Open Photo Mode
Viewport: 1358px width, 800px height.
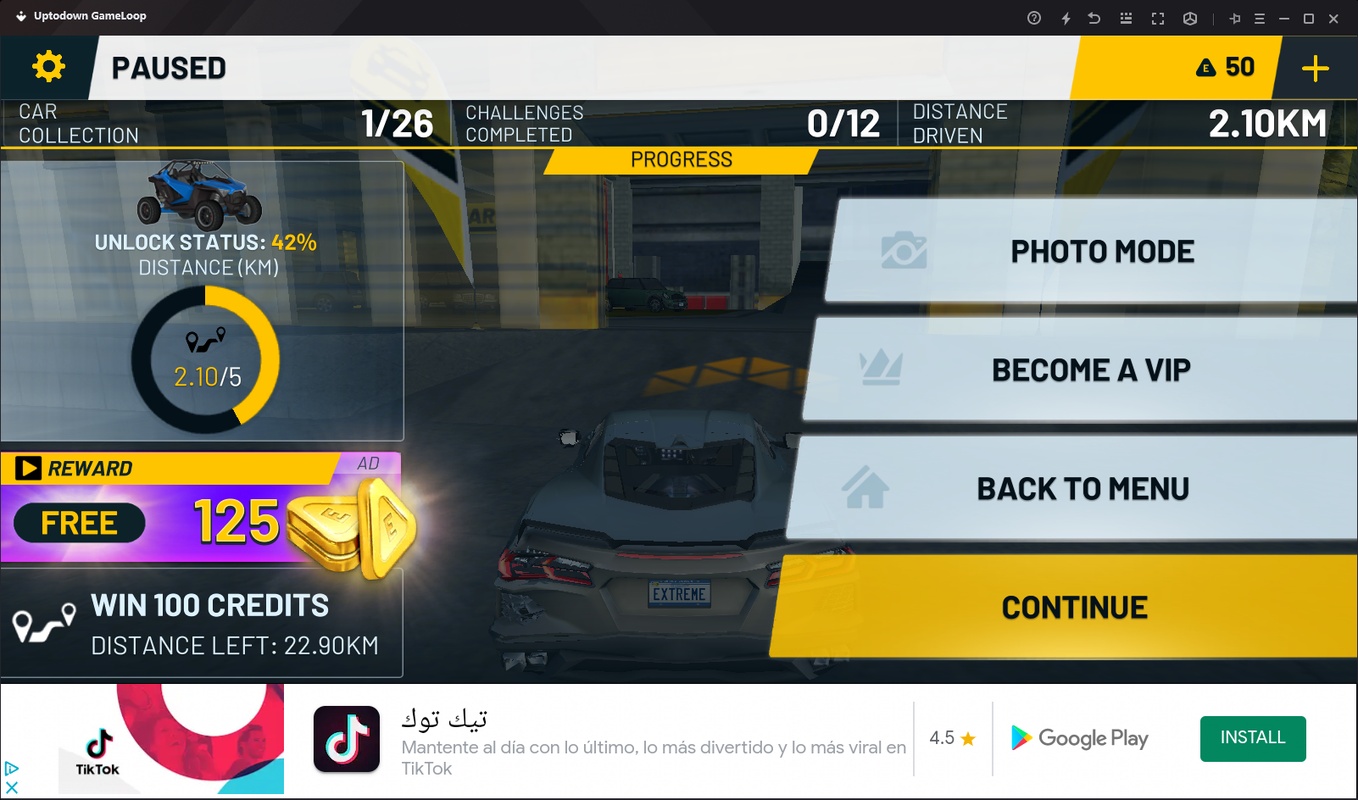pos(1090,251)
